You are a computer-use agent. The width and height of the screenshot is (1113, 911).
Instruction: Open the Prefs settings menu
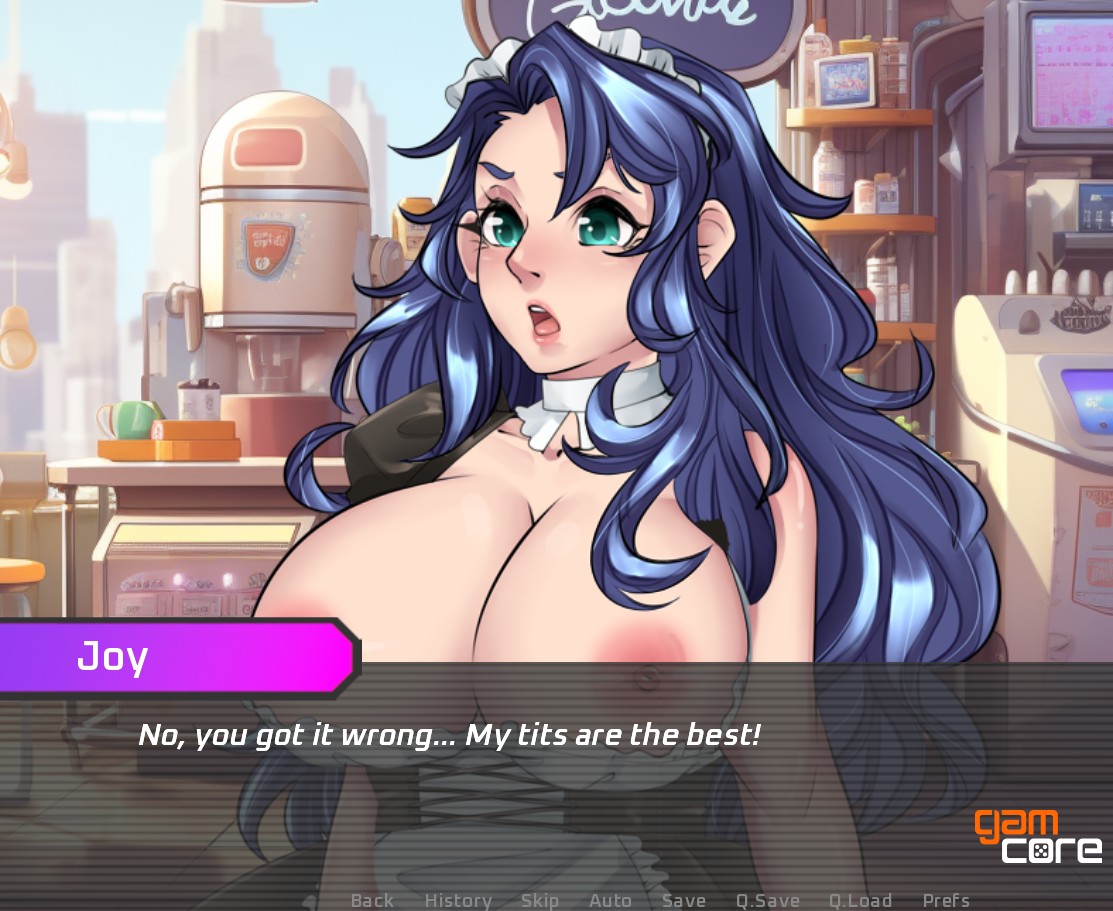tap(946, 901)
